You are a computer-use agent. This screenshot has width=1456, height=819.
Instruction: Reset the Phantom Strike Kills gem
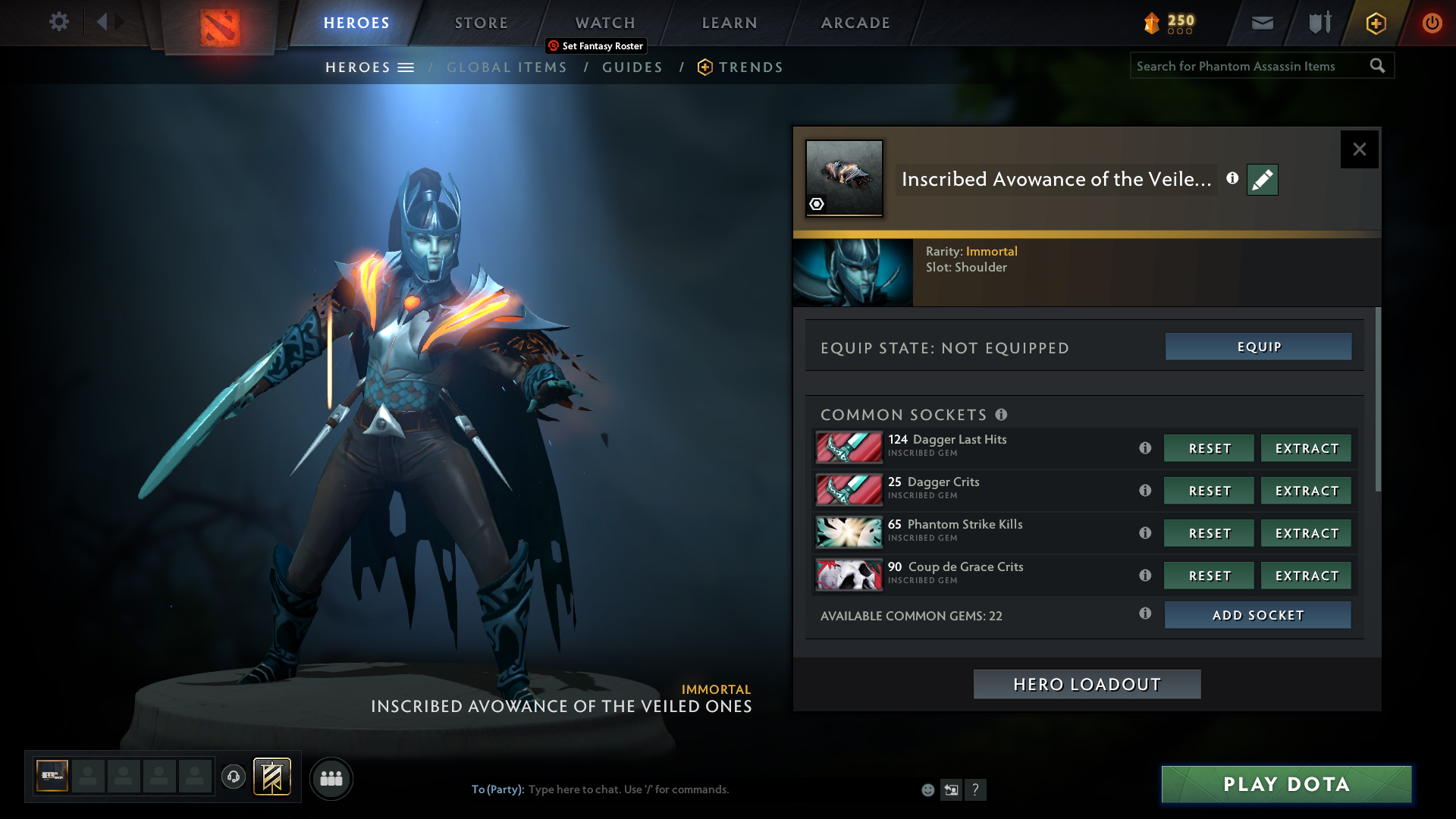tap(1209, 533)
